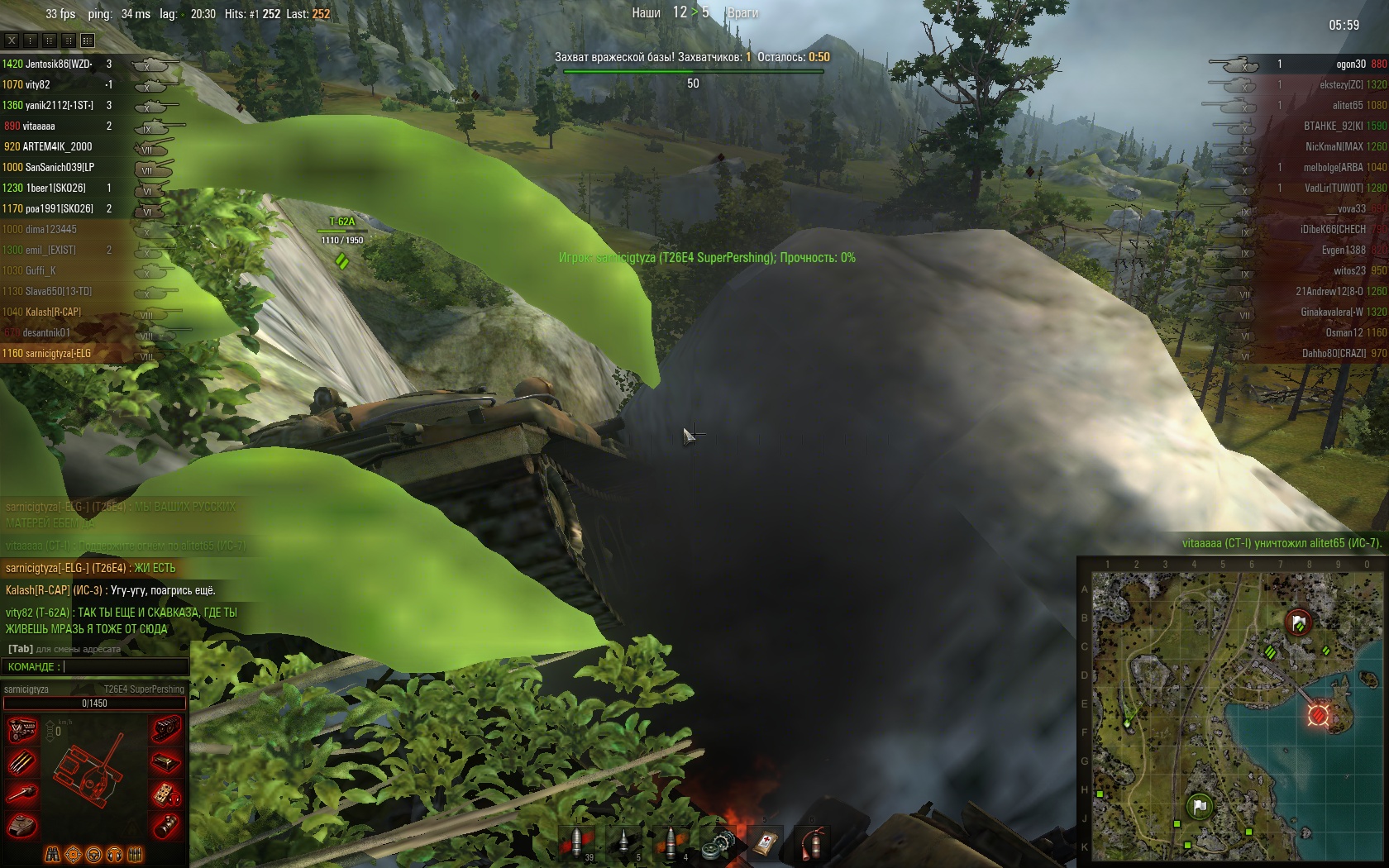1389x868 pixels.
Task: Select the standard AP shell with 39 rounds
Action: click(576, 842)
